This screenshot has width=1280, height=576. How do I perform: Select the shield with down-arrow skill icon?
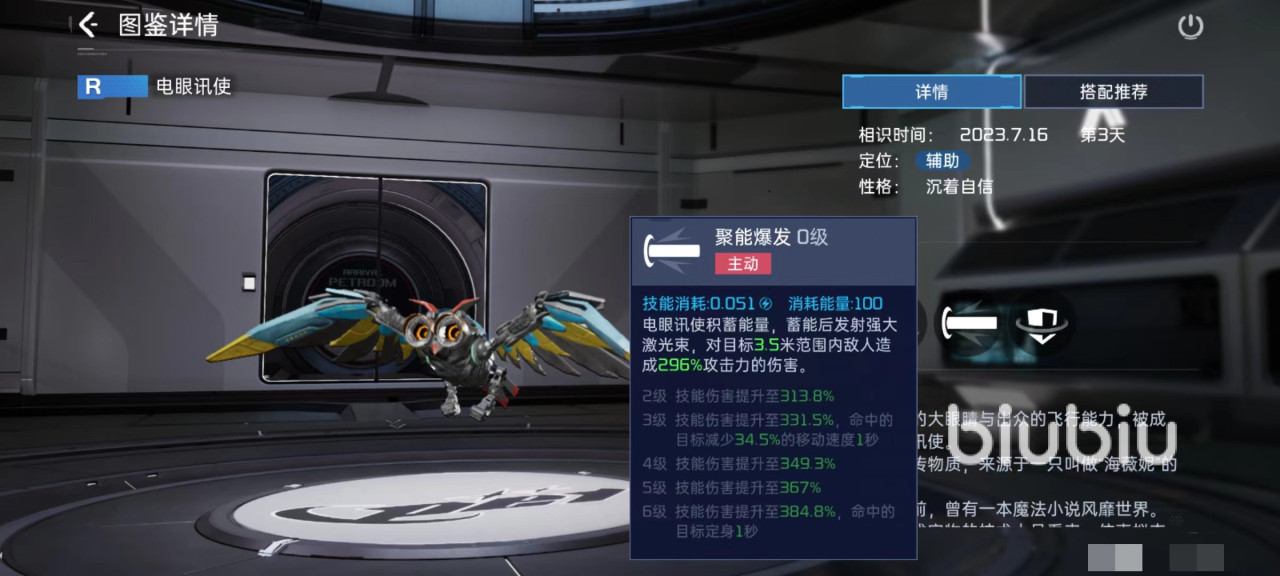[1041, 324]
